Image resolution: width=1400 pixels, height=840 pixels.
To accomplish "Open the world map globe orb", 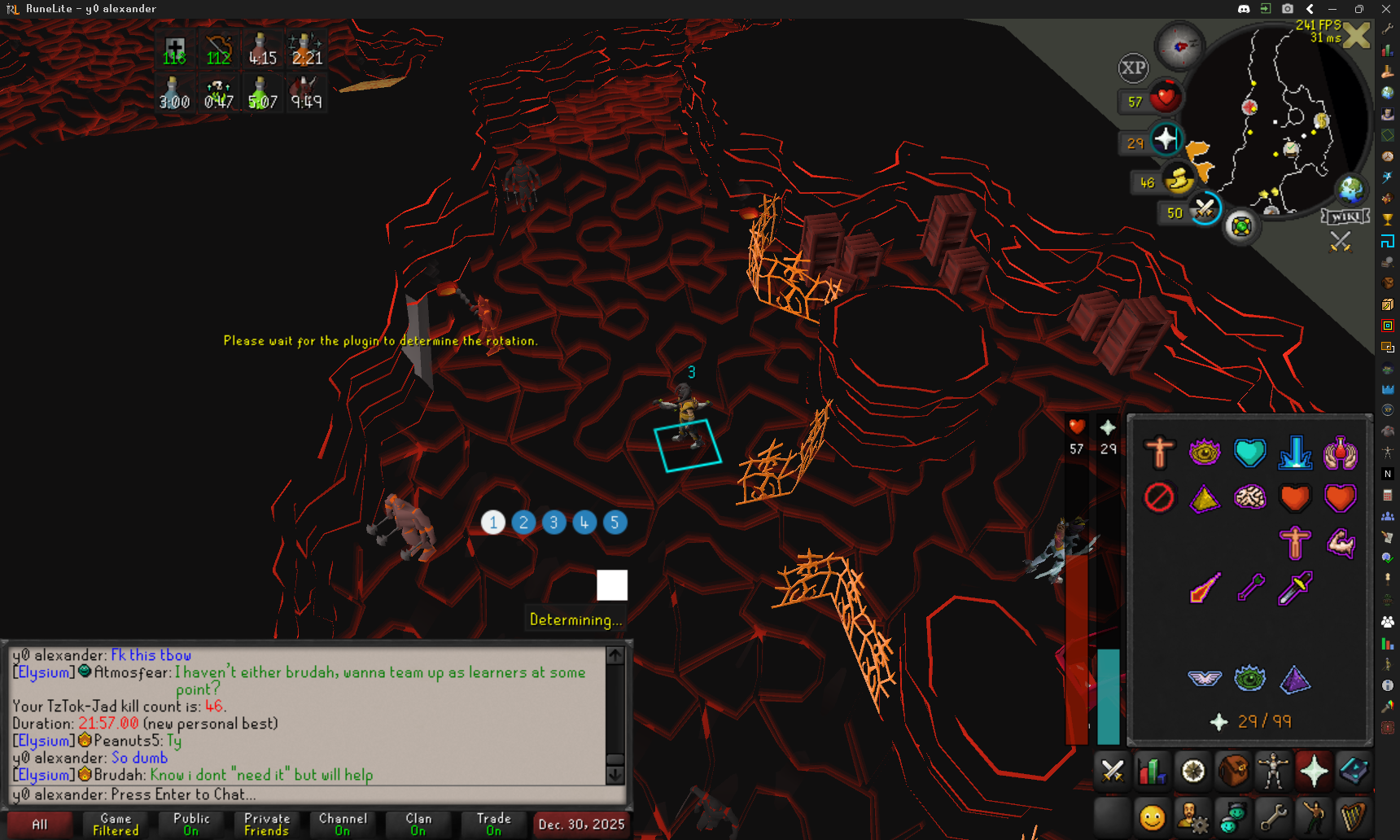I will coord(1350,190).
